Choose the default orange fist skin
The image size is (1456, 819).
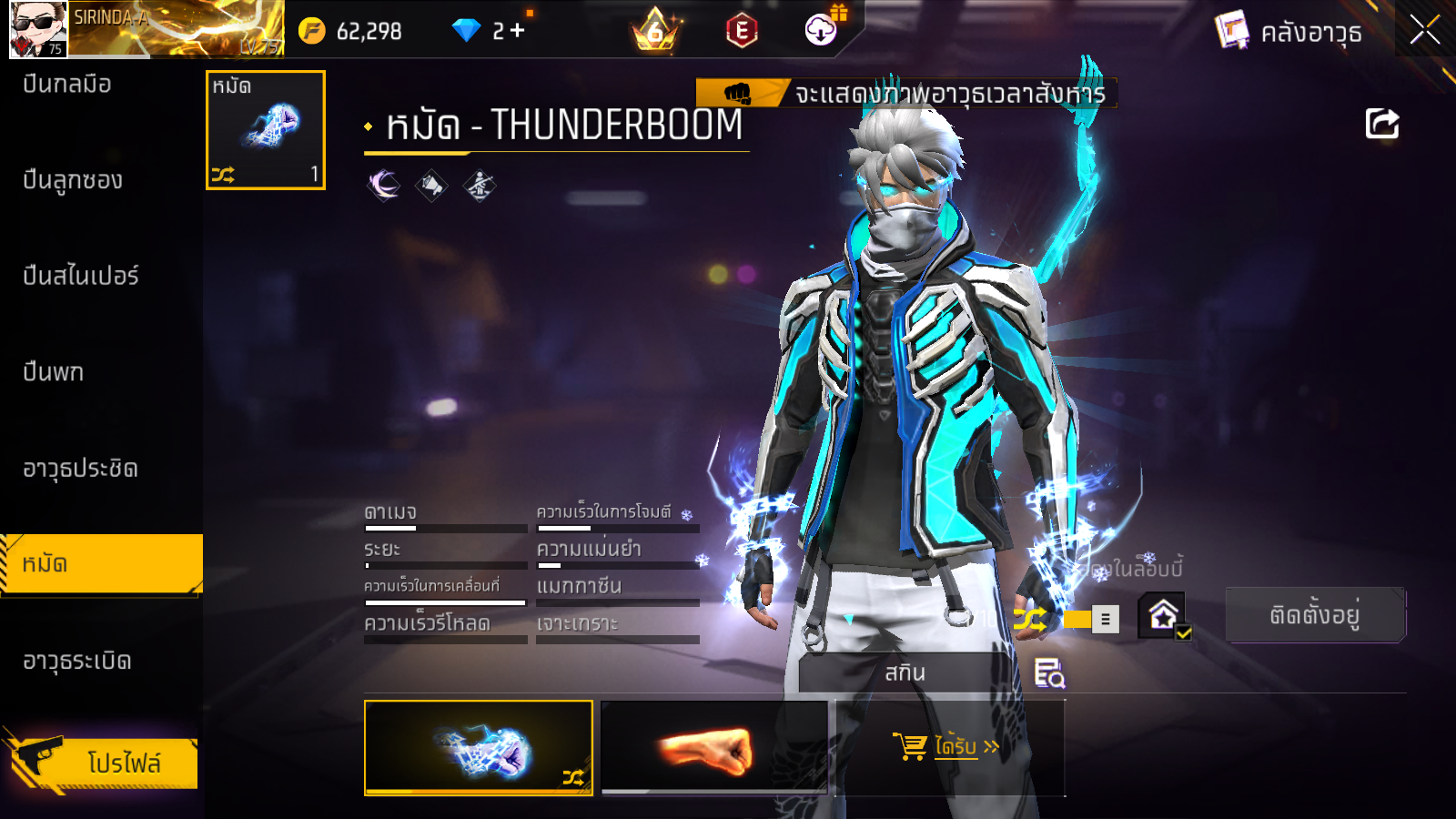[714, 747]
